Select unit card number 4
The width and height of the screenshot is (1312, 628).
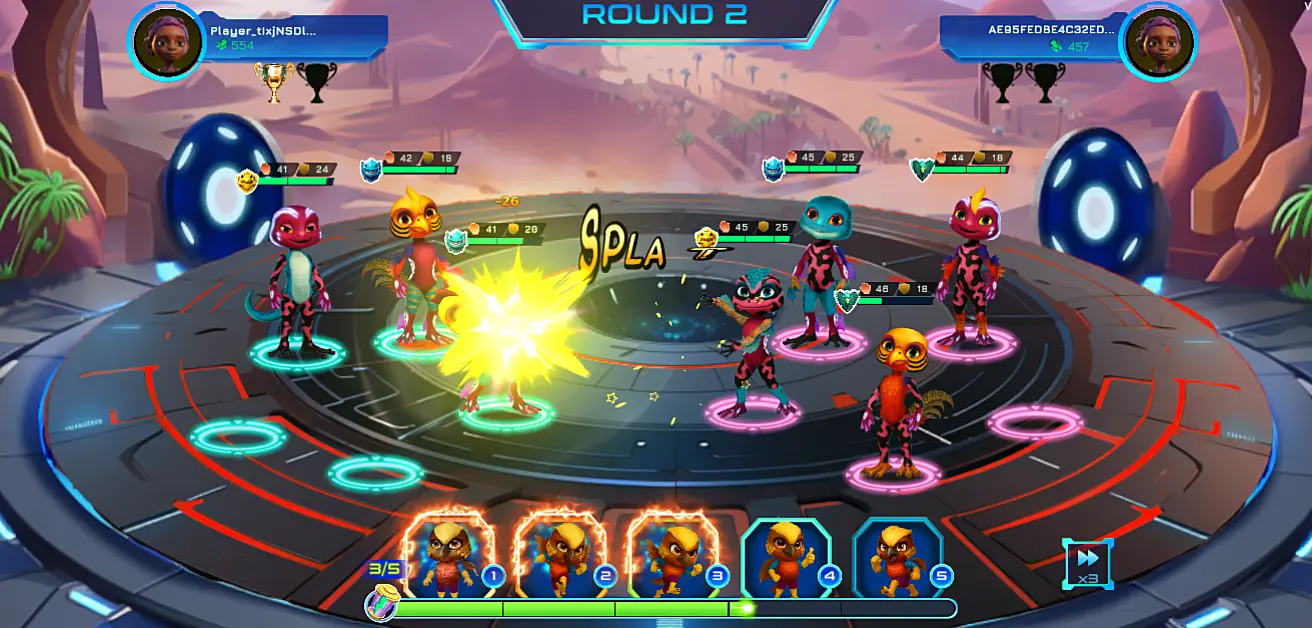786,556
